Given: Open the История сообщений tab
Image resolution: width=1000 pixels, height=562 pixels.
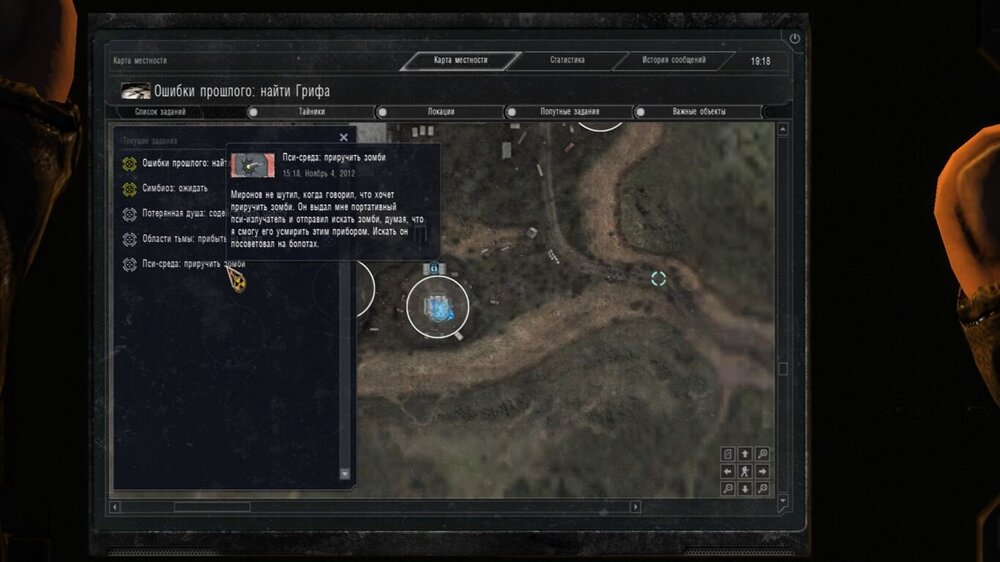Looking at the screenshot, I should (674, 61).
